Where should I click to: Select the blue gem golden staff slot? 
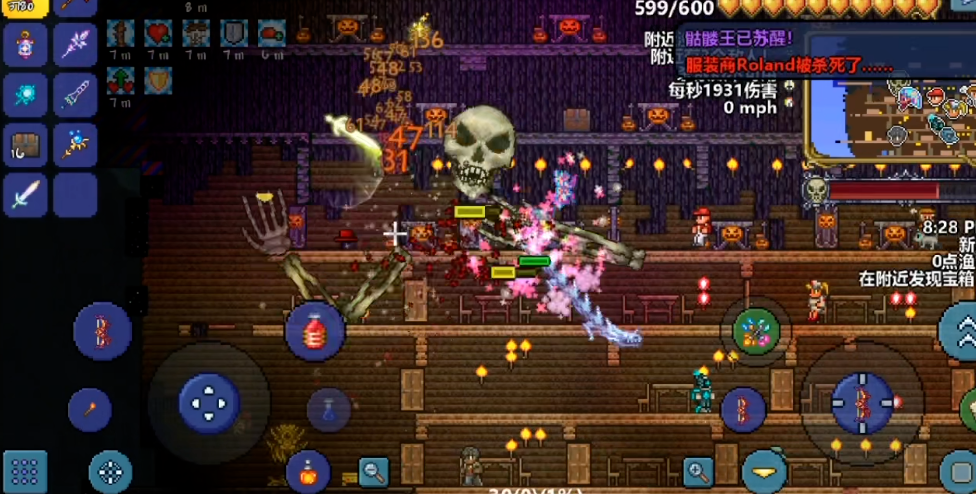[x=75, y=145]
